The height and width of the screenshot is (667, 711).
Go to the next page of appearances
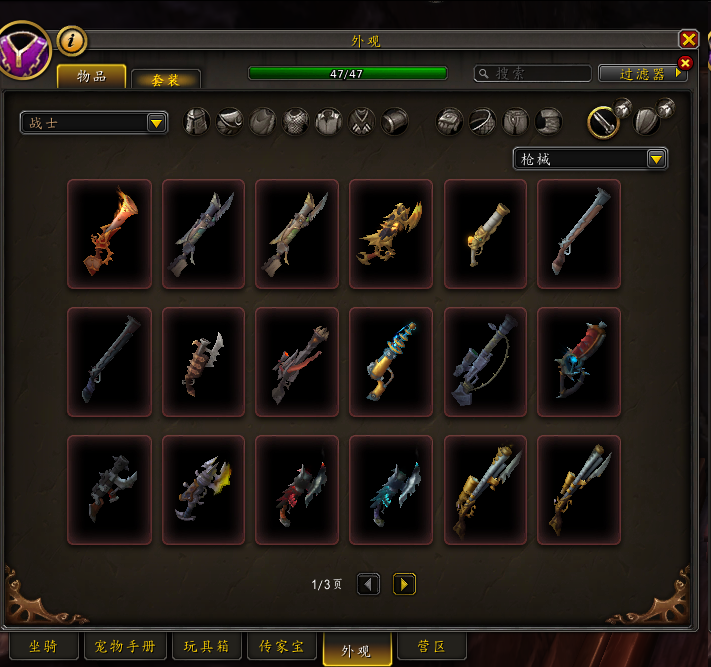click(x=404, y=584)
